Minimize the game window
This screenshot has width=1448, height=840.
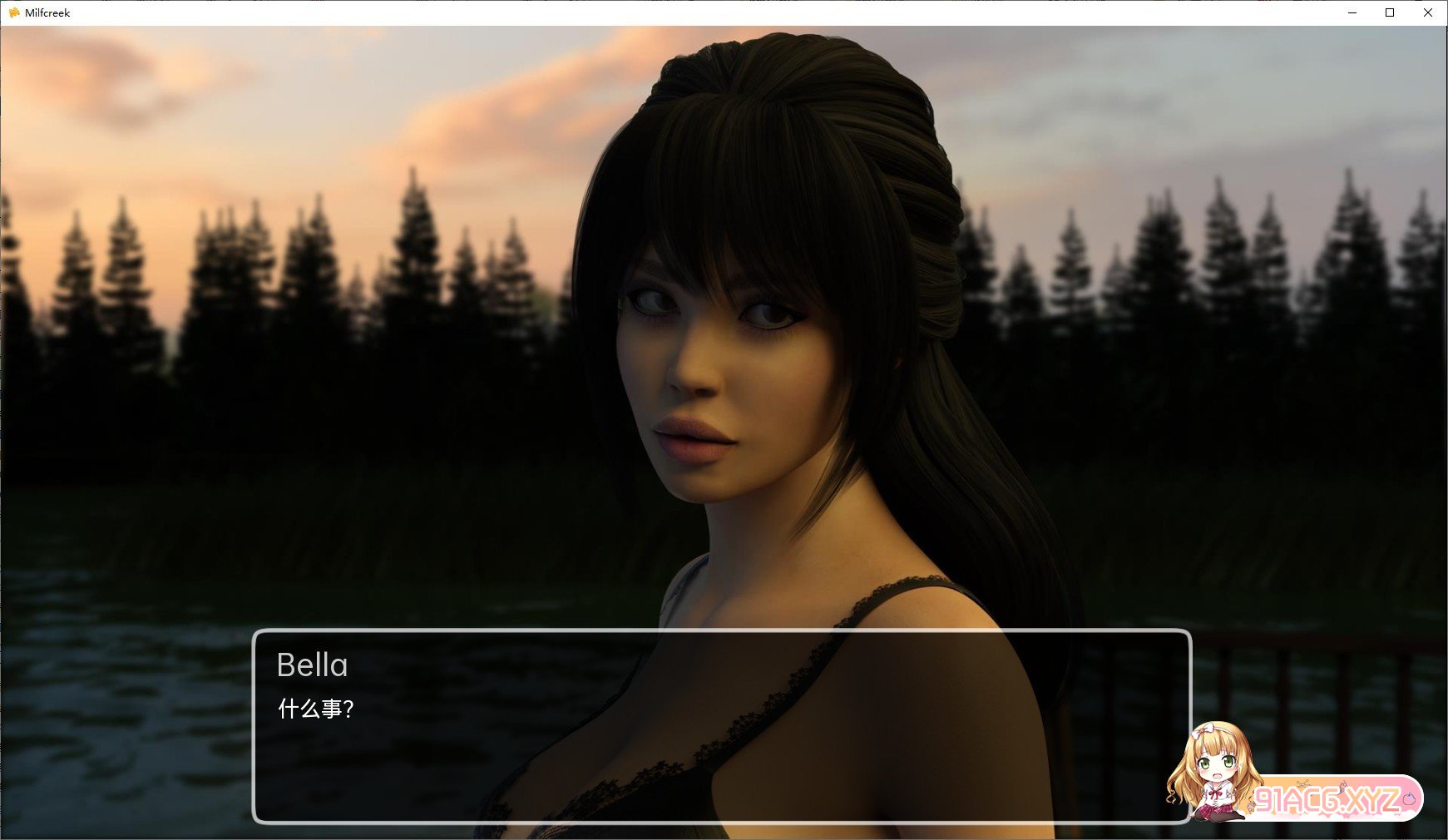[1352, 12]
